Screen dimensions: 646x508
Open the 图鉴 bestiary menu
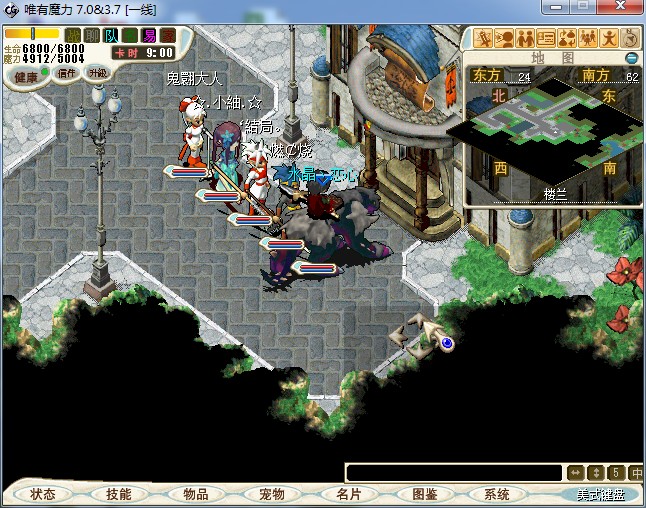click(425, 494)
